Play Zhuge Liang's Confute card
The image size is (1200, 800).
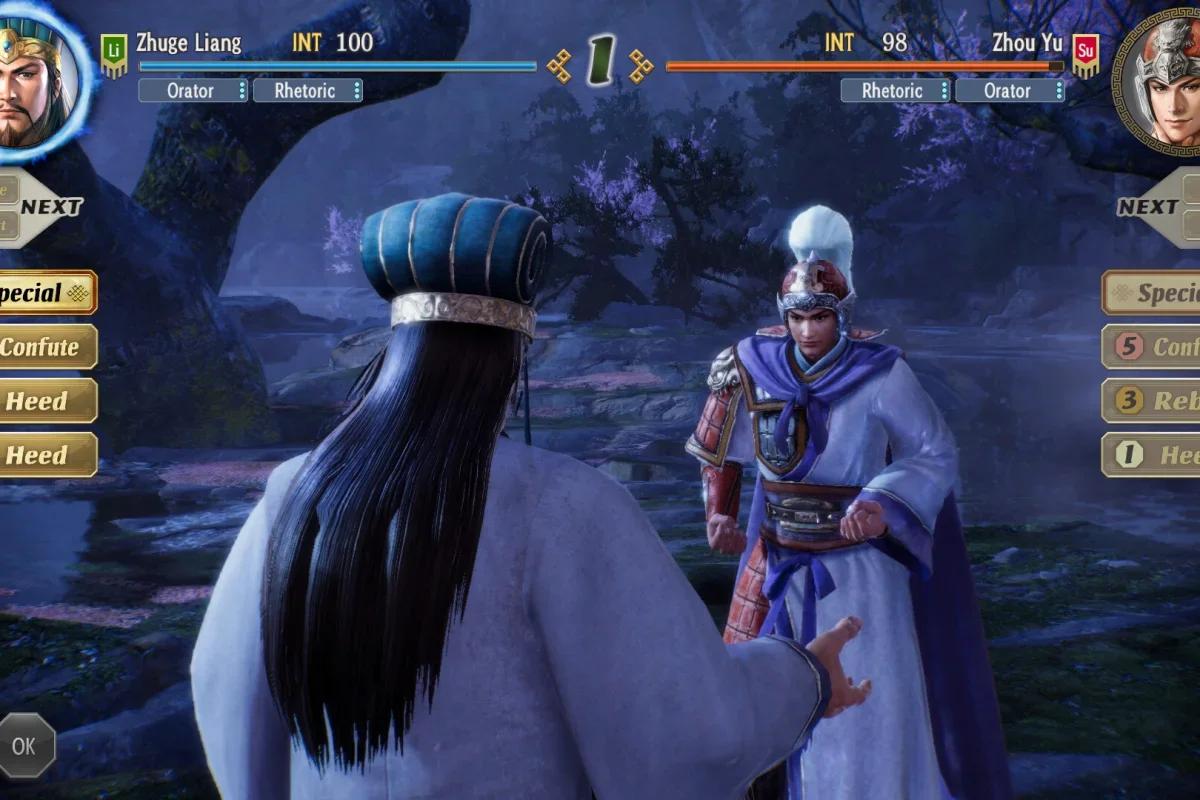45,347
